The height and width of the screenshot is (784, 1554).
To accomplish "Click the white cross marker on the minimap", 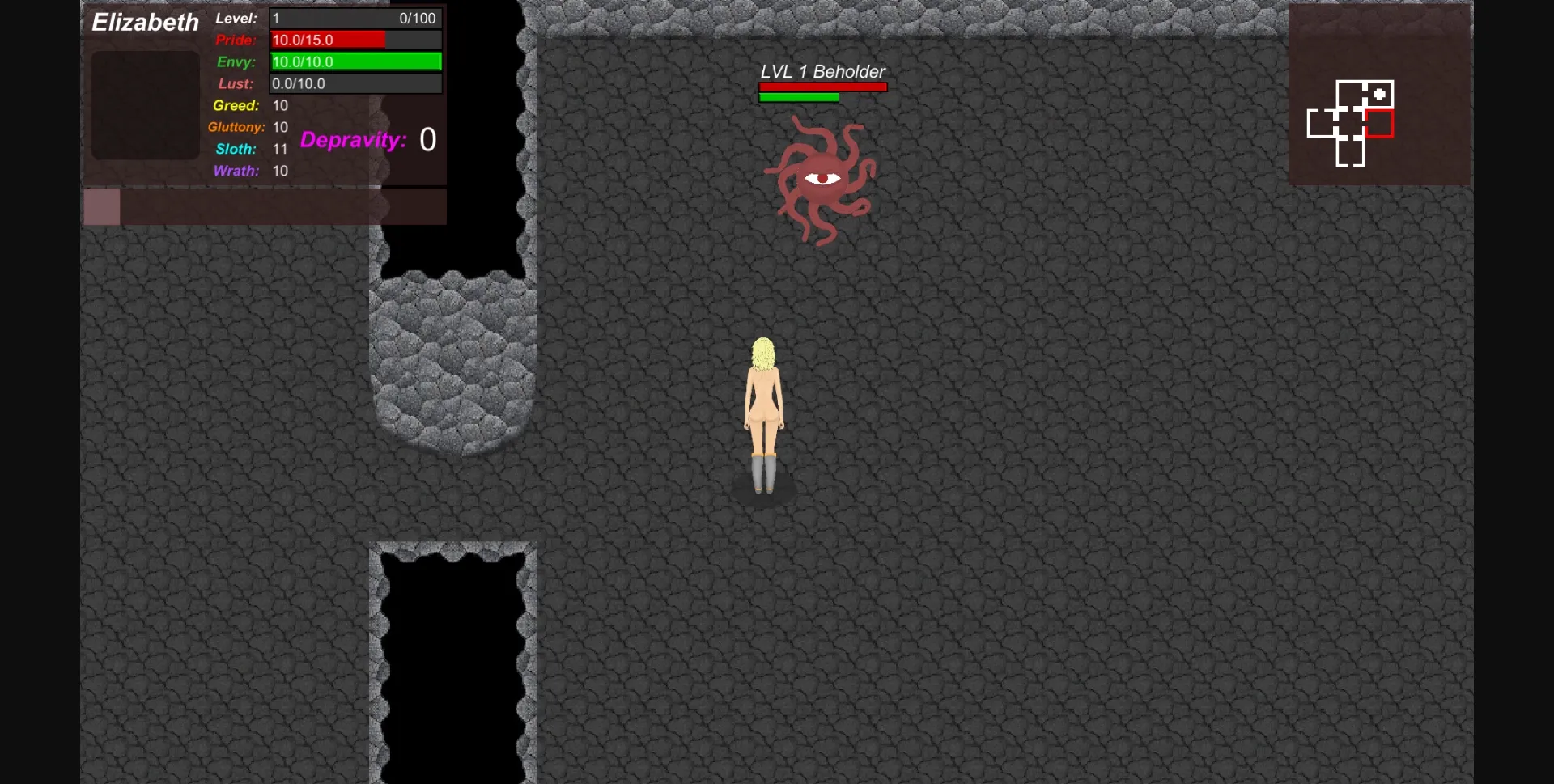I will [x=1378, y=95].
